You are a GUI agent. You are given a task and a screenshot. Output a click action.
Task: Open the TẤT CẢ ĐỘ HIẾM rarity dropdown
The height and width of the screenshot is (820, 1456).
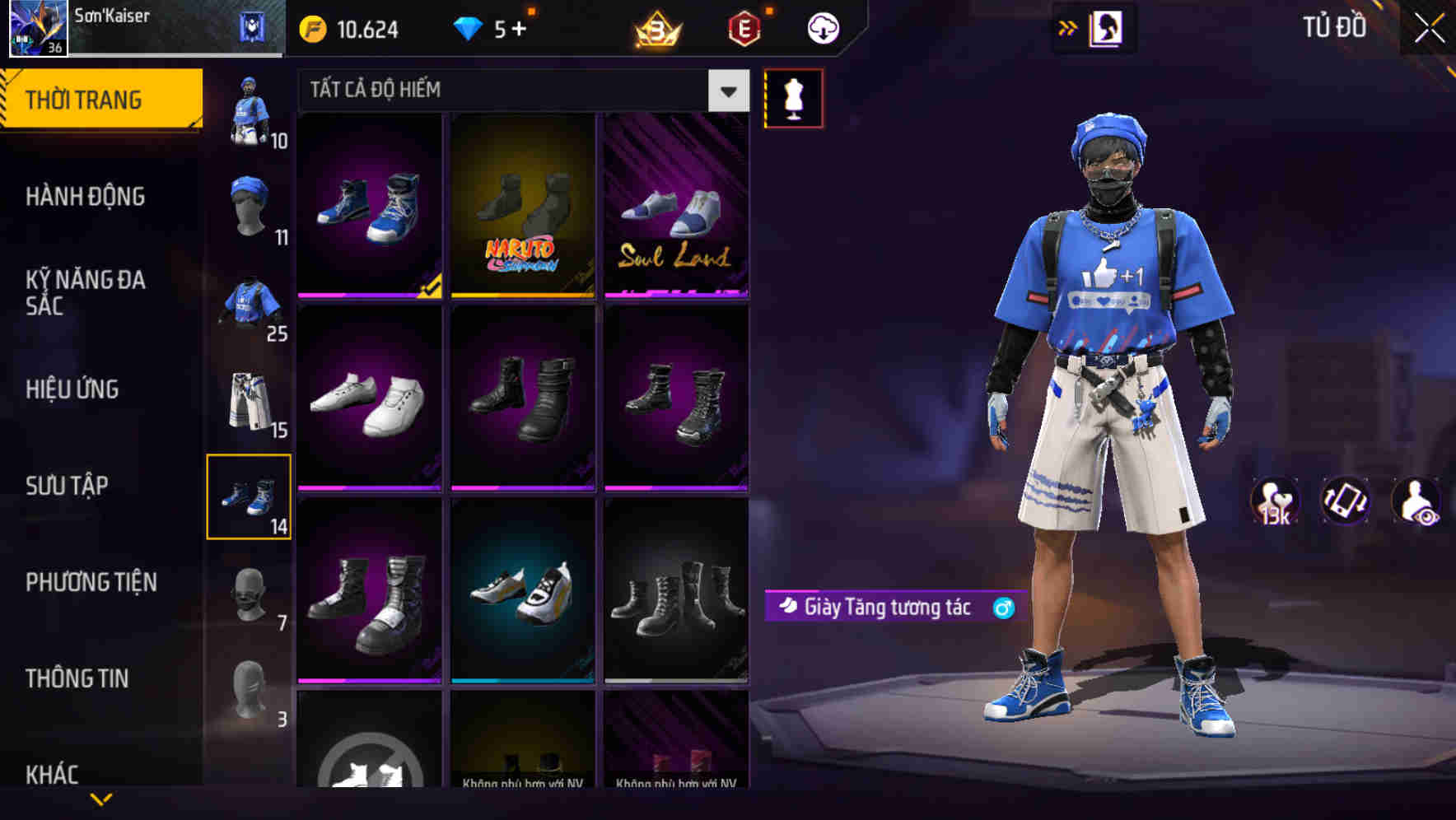tap(511, 91)
